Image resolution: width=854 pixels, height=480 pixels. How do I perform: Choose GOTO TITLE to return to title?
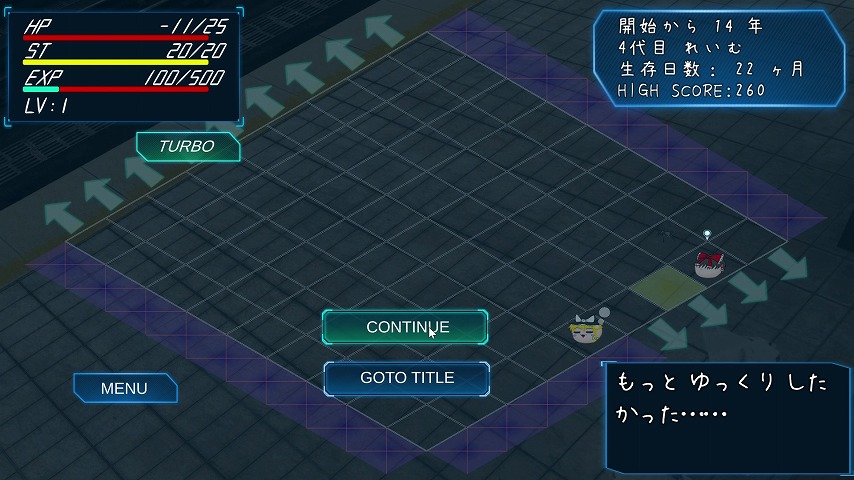tap(406, 378)
